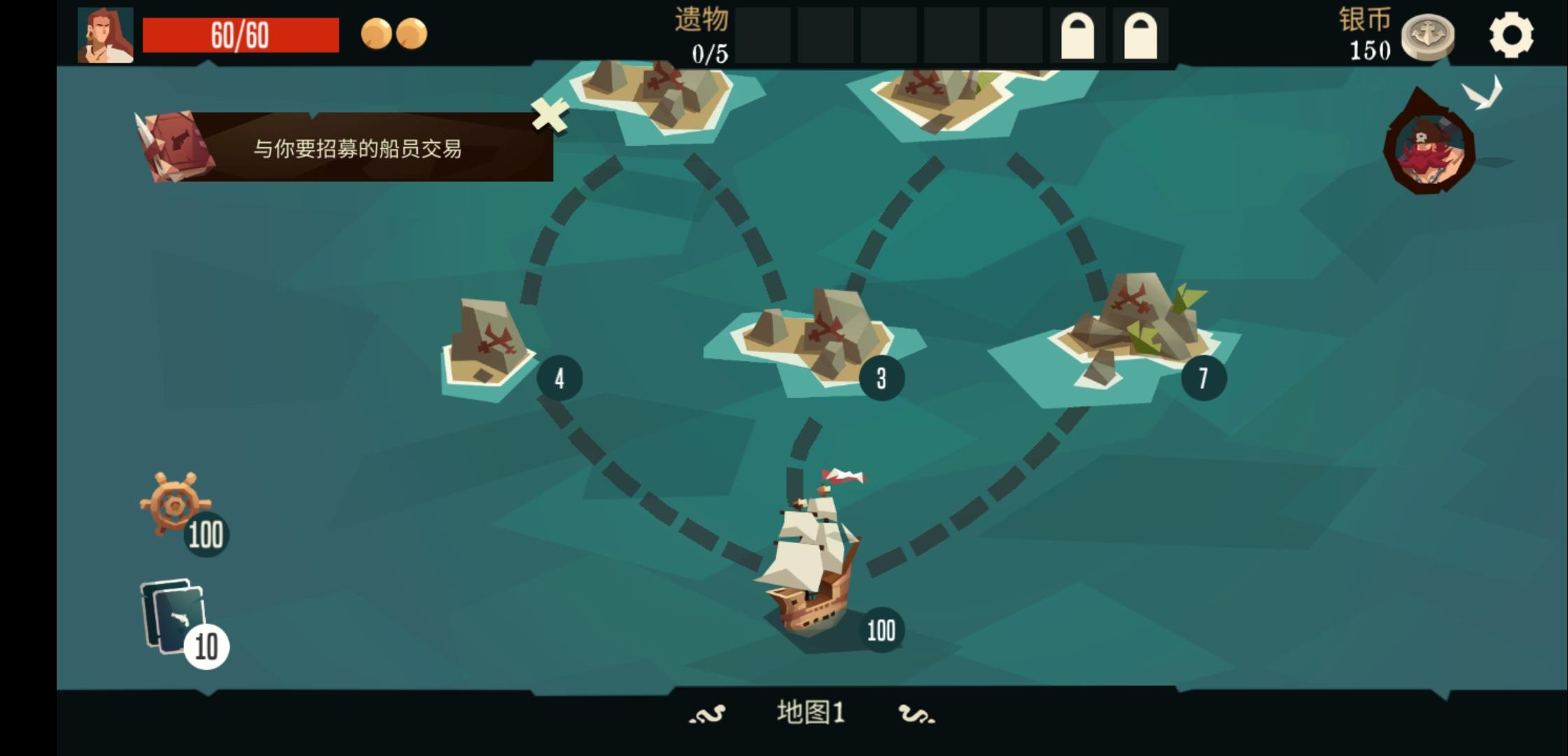Viewport: 1568px width, 756px height.
Task: Click the 与你要招募的船员交易 tutorial banner
Action: tap(357, 148)
